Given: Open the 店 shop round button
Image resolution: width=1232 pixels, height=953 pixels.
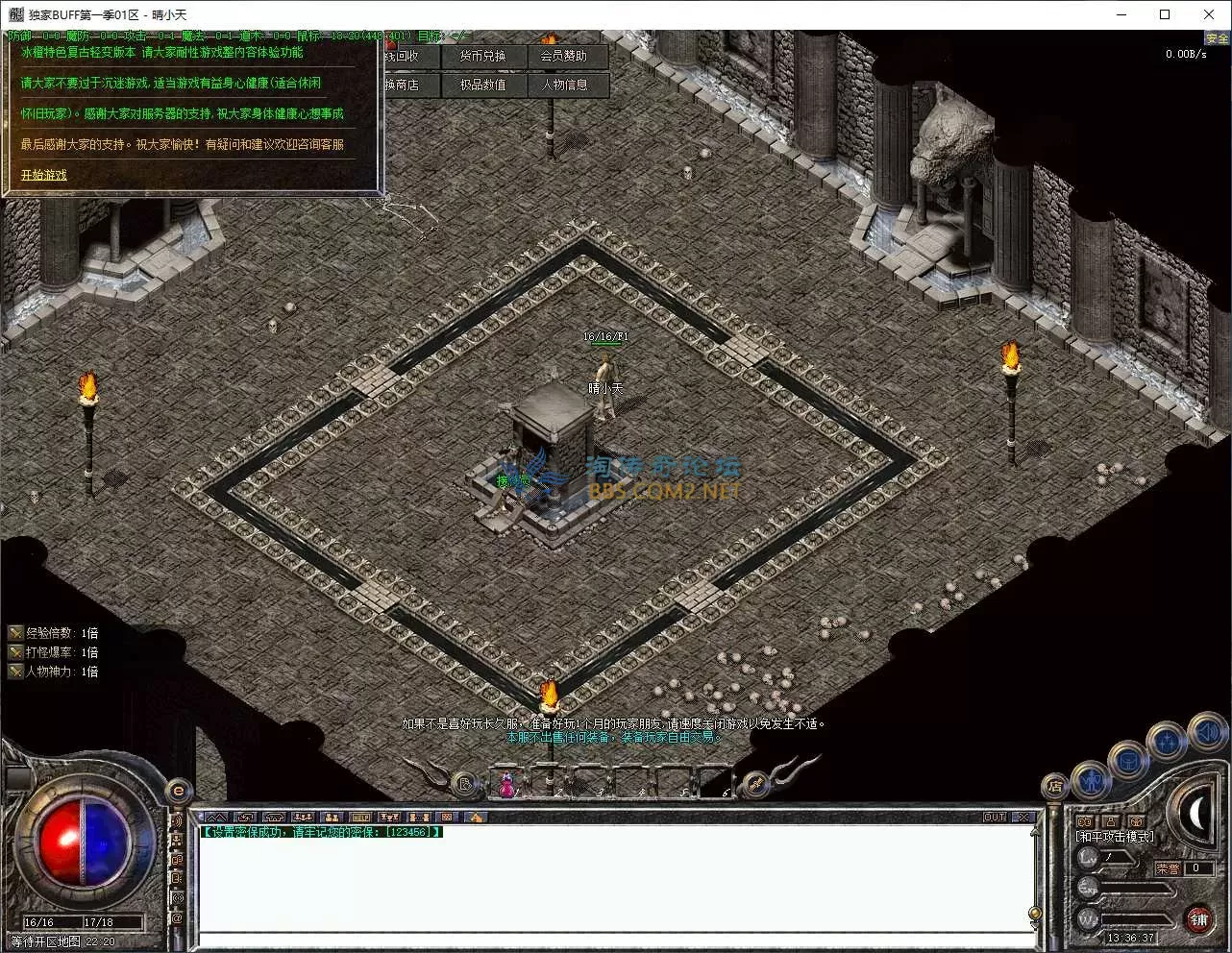Looking at the screenshot, I should [1054, 787].
